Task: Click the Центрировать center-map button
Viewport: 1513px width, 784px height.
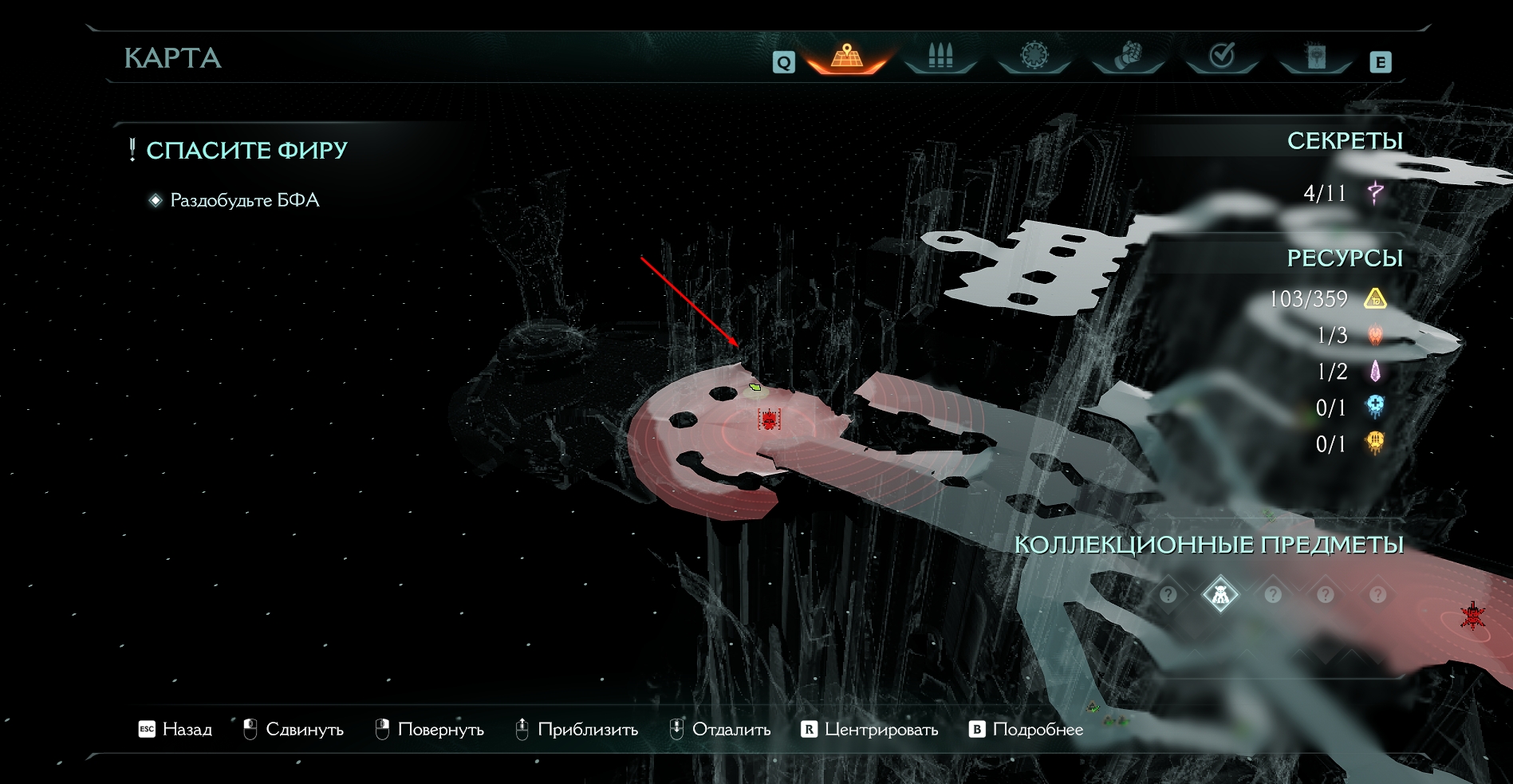Action: [870, 729]
